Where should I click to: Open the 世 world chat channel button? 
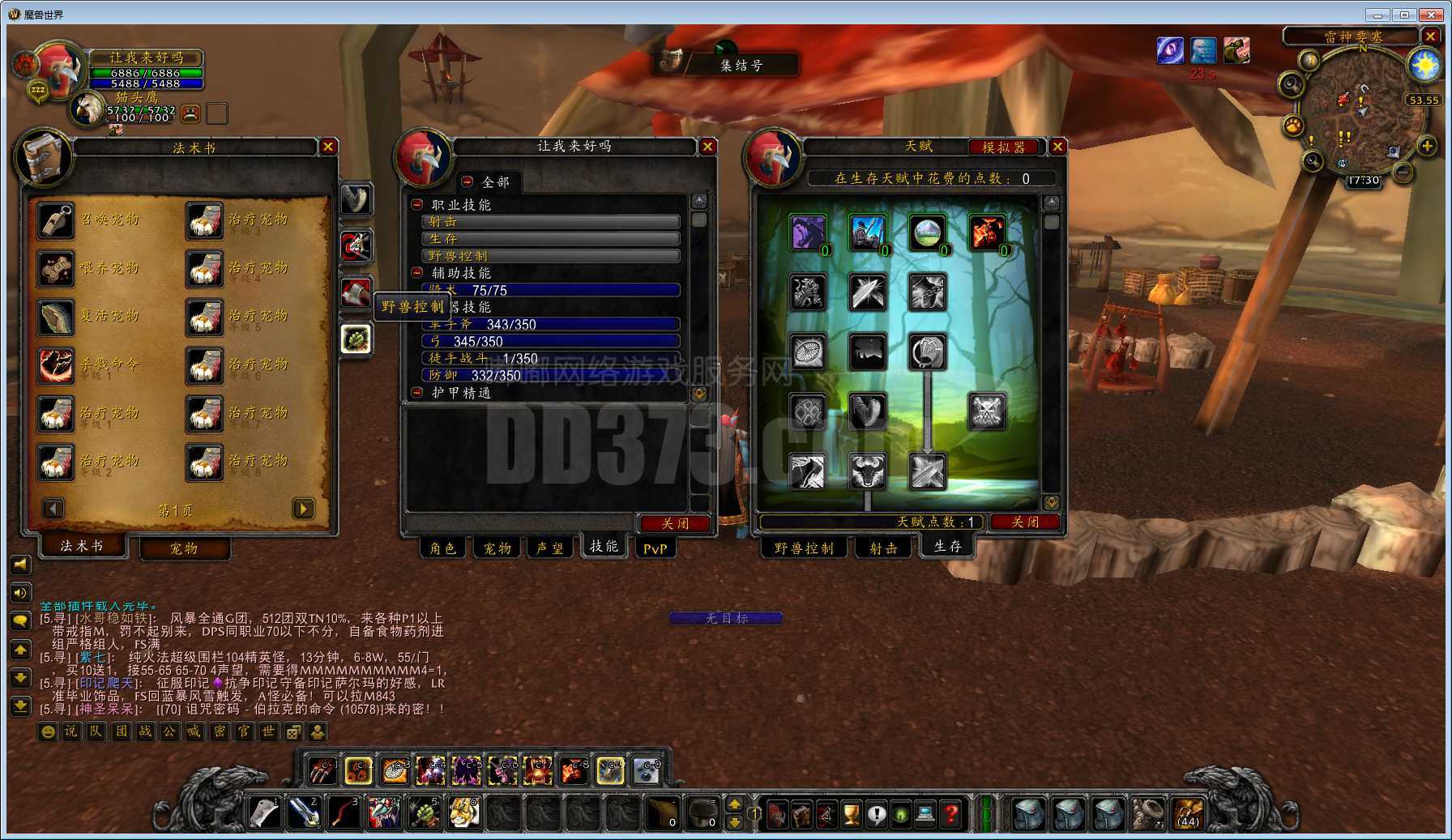click(x=268, y=732)
